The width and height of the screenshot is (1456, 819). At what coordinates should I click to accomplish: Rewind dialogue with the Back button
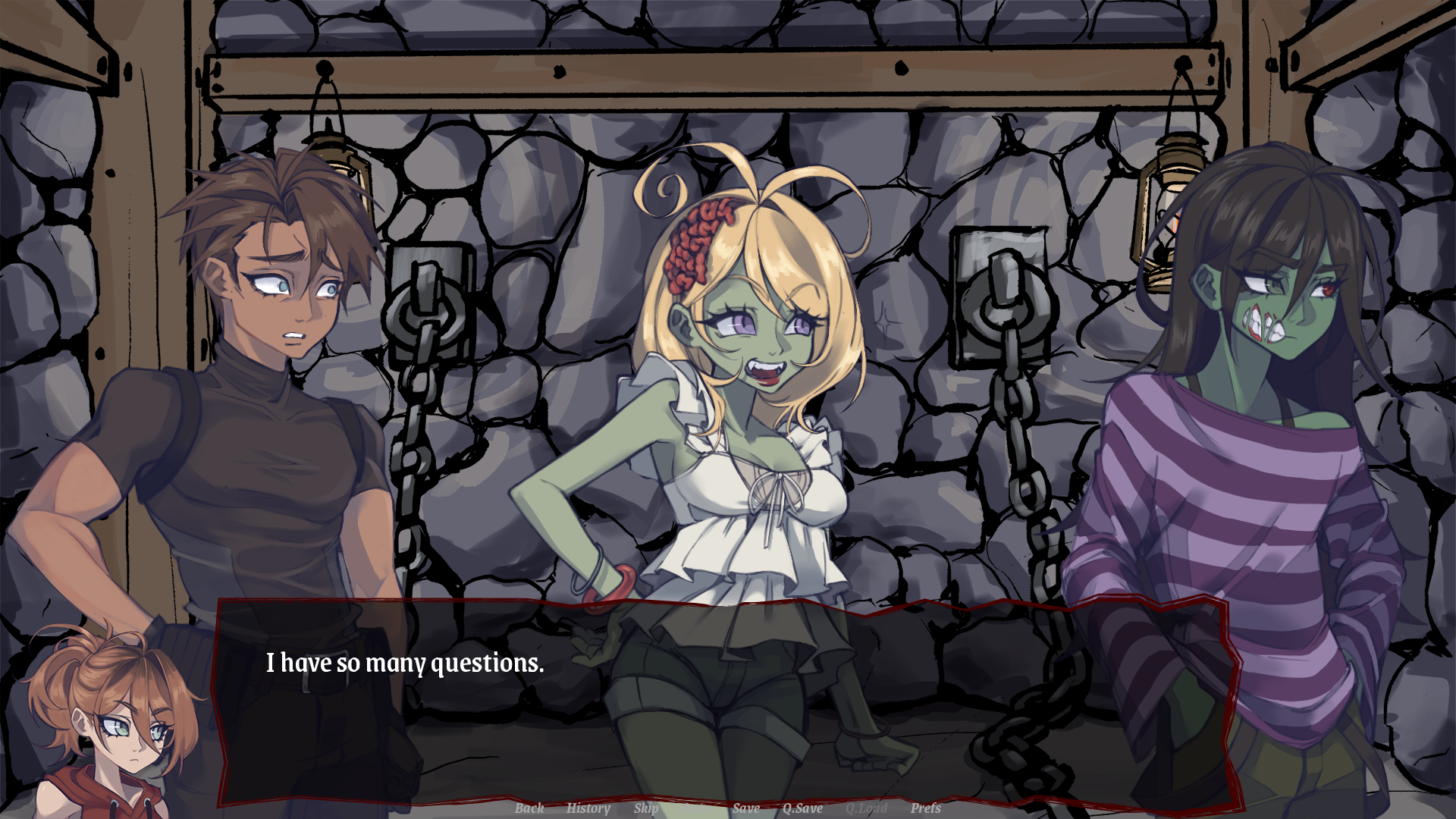tap(529, 808)
